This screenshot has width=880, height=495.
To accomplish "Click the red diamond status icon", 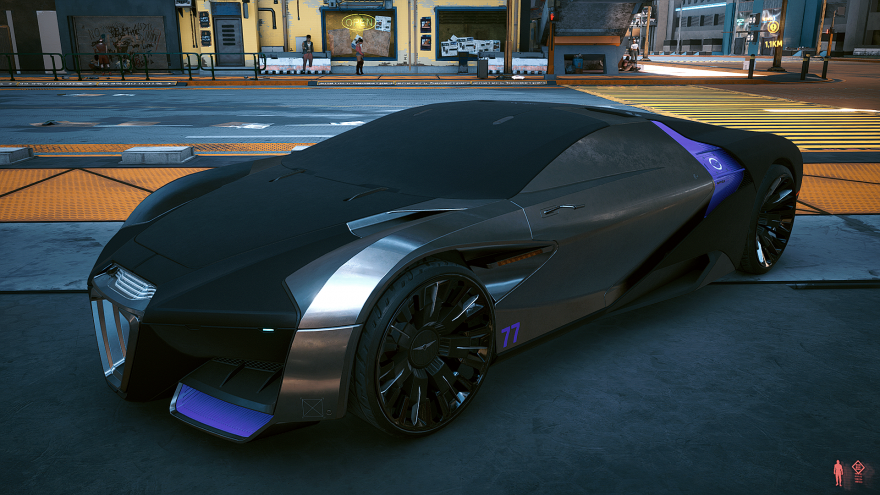I will 858,469.
